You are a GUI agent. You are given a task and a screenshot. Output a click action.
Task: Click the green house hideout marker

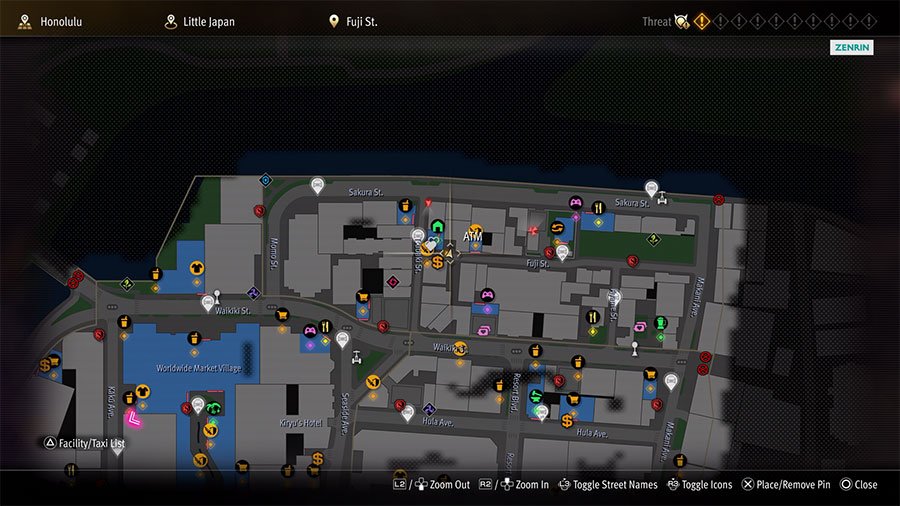click(x=437, y=225)
